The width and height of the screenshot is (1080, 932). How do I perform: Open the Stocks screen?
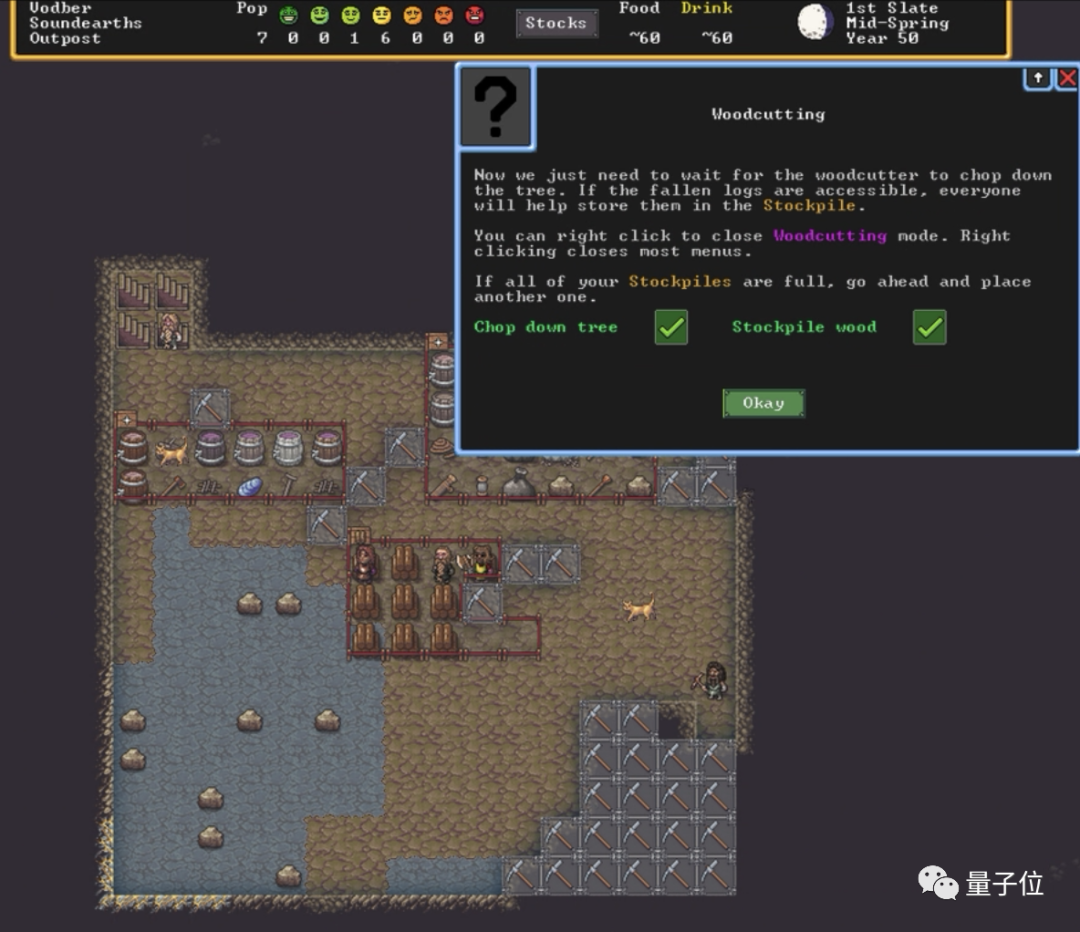pos(556,23)
